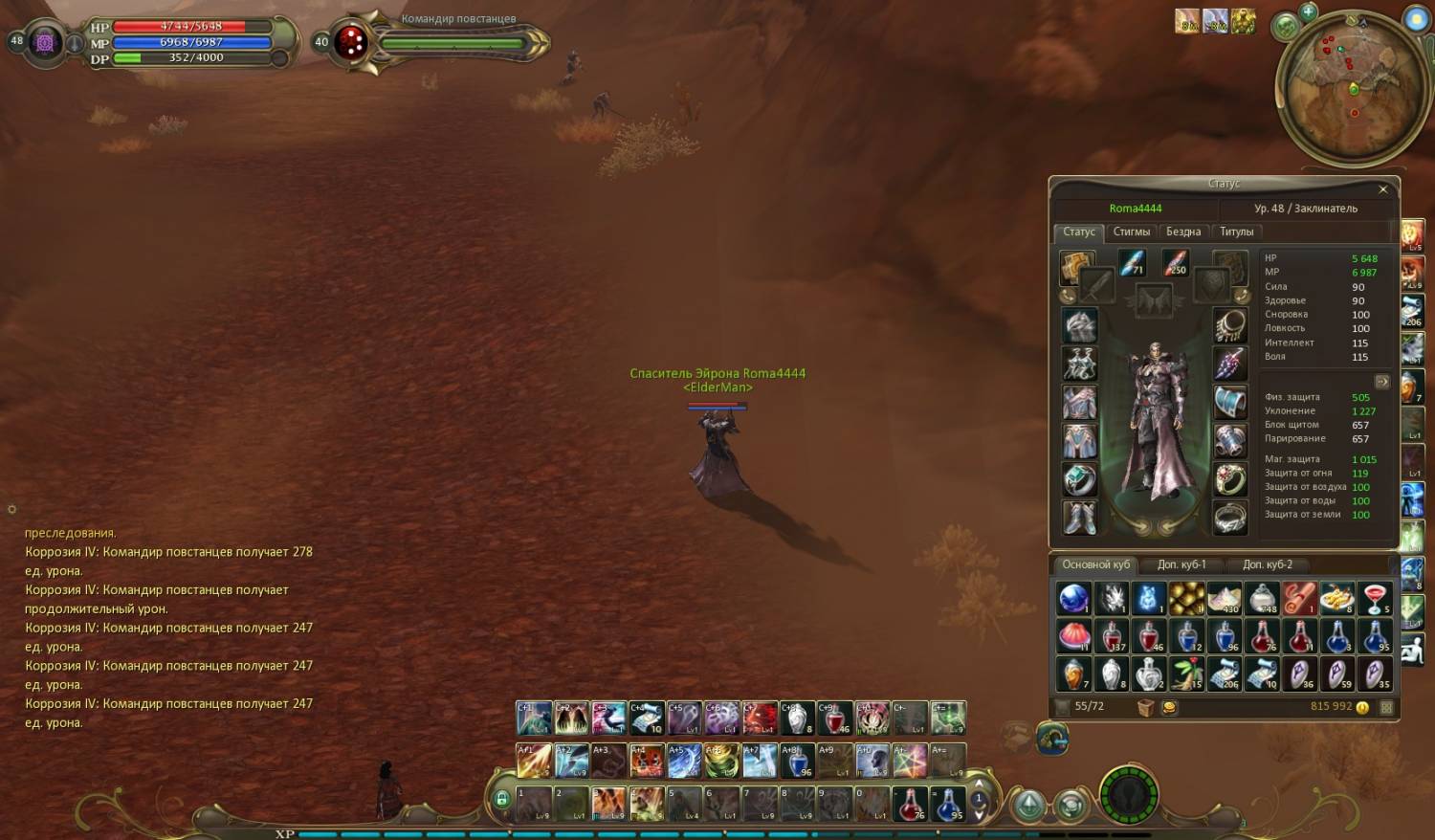This screenshot has width=1435, height=840.
Task: Select the Доп. куб-1 inventory tab
Action: pos(1181,564)
